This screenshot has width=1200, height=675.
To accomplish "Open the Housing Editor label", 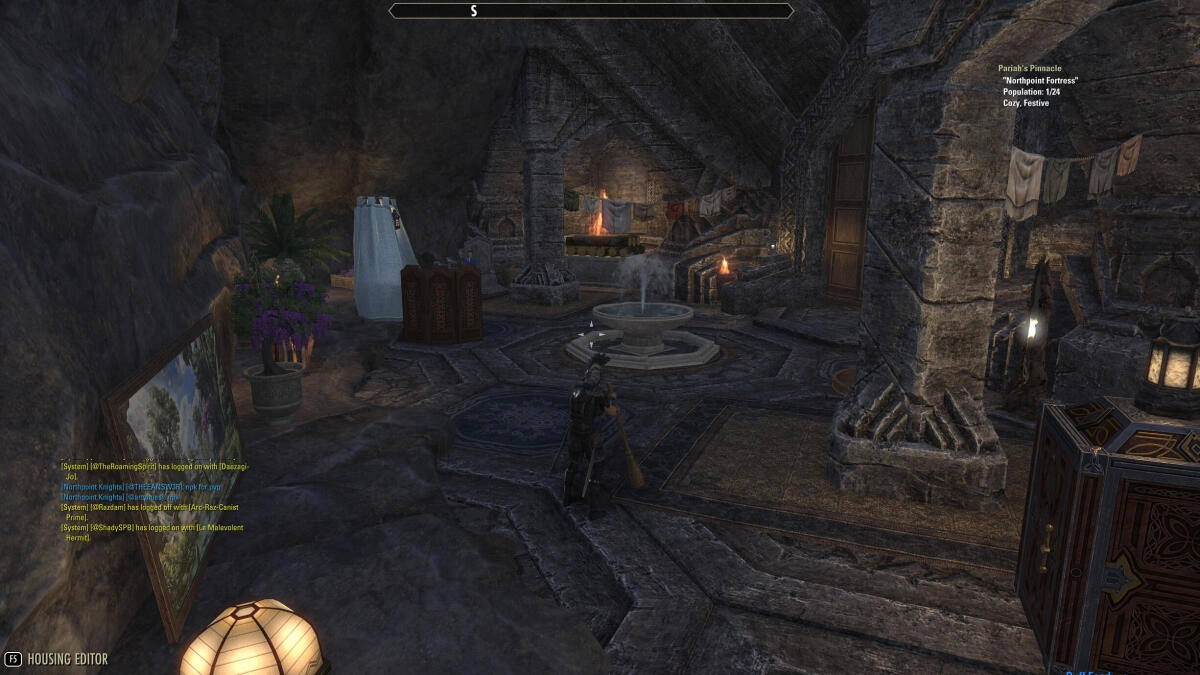I will (67, 659).
